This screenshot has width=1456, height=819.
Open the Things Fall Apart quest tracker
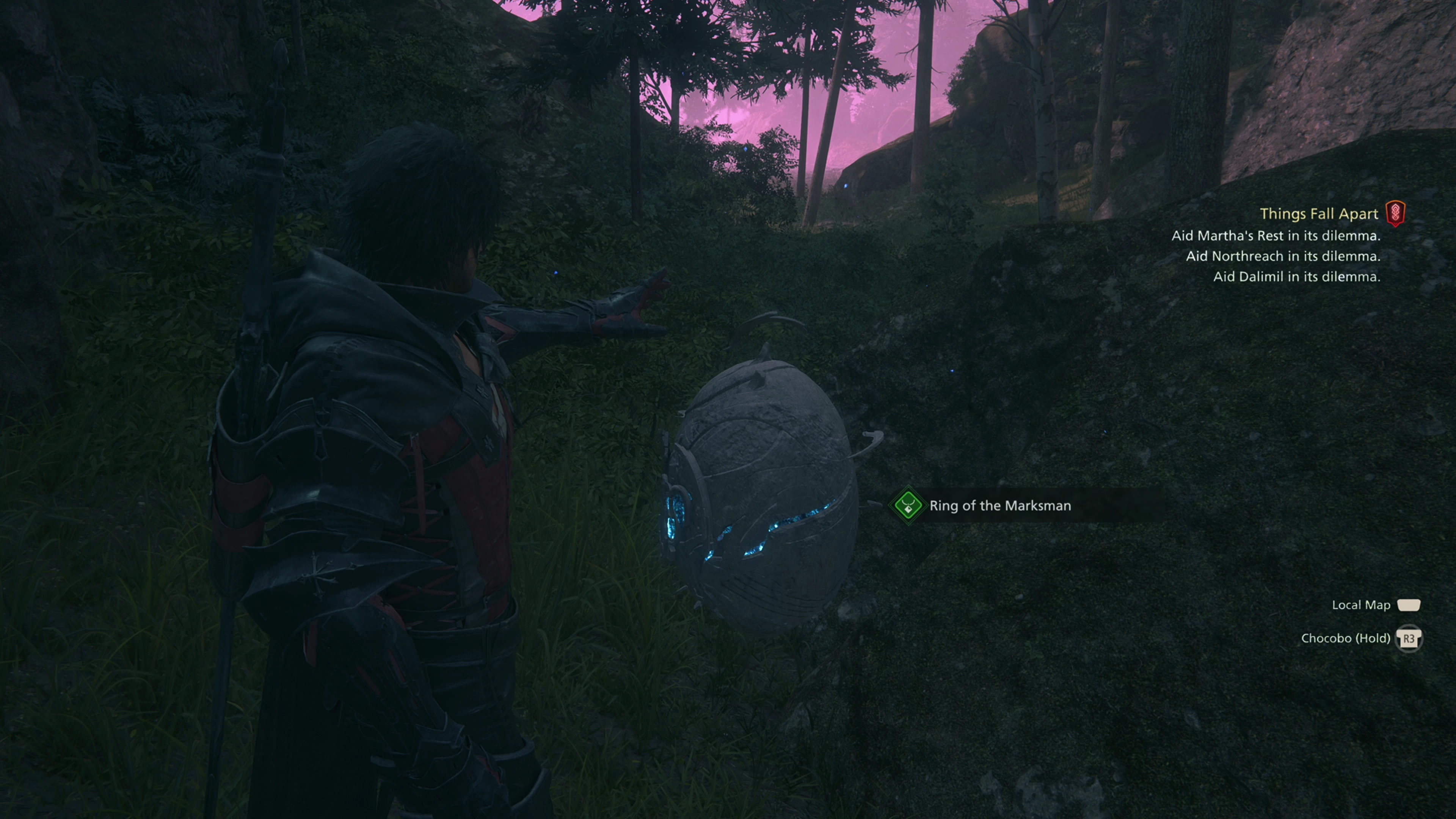pos(1318,213)
